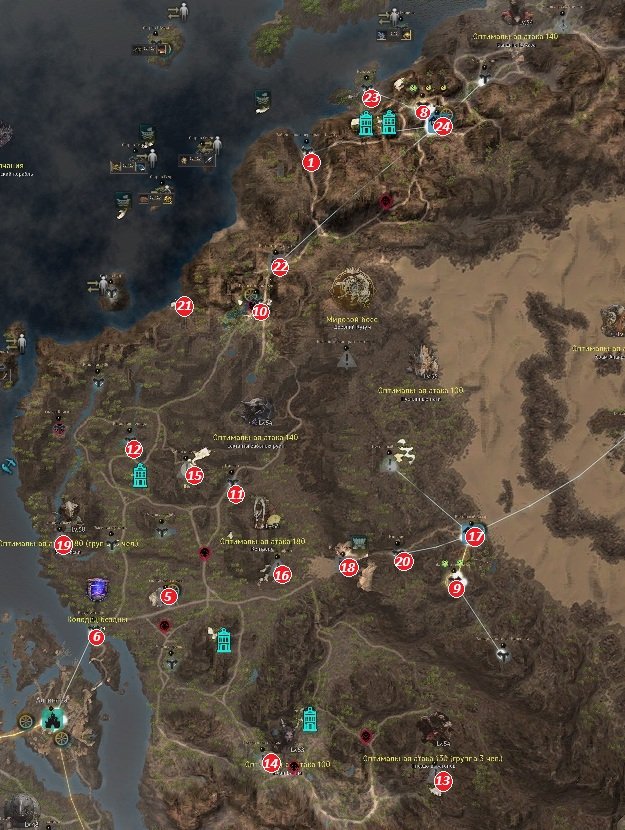Select numbered marker 22 on the map

[x=280, y=267]
